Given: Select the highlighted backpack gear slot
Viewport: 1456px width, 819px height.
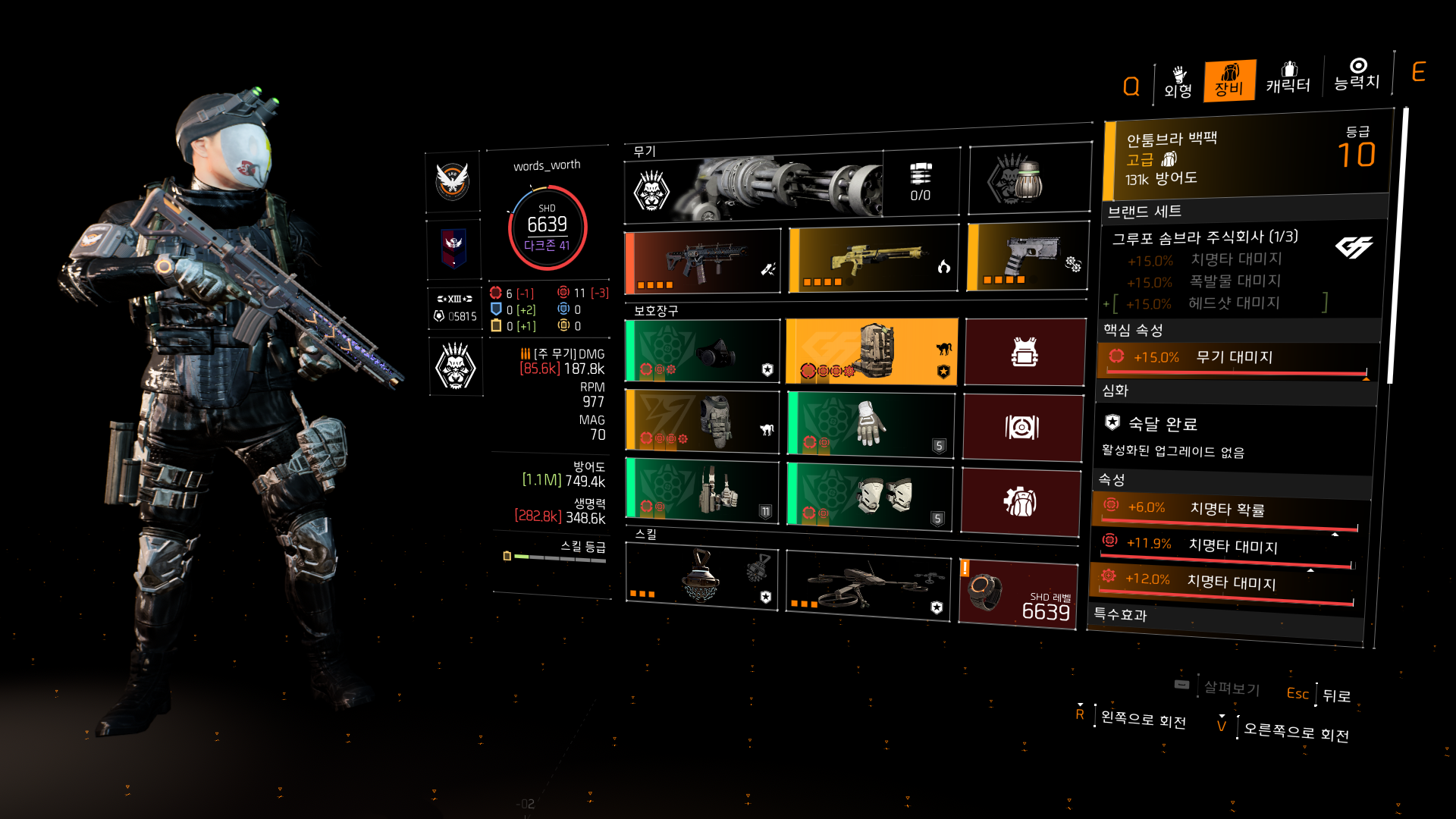Looking at the screenshot, I should pyautogui.click(x=872, y=351).
